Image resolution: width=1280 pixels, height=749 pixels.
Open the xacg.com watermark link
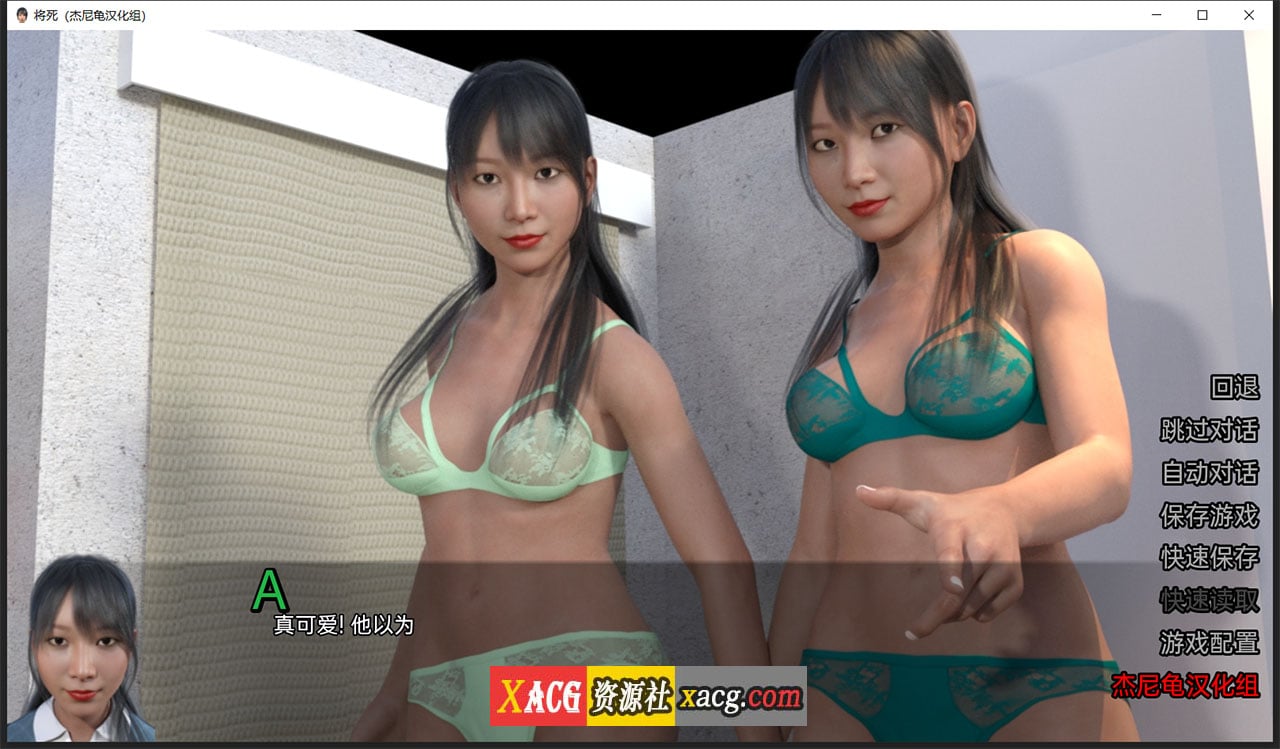coord(741,694)
